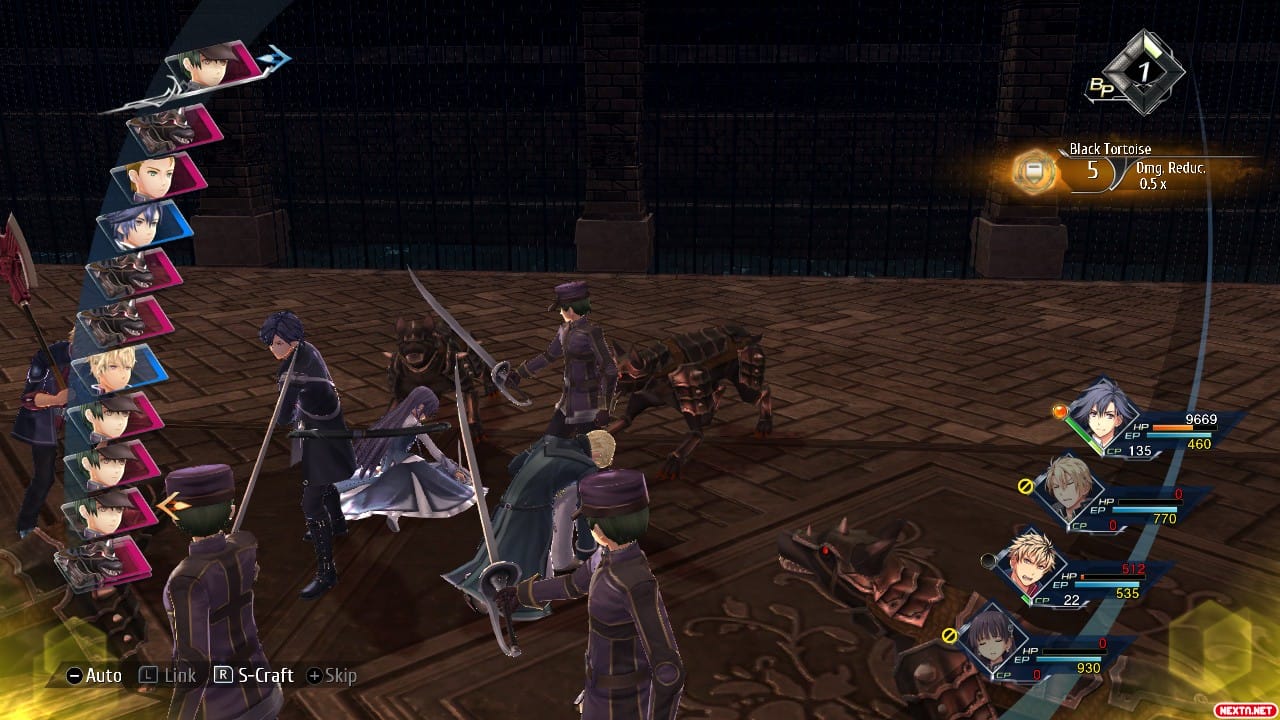Choose the spiky blond ally turn order portrait
Viewport: 1280px width, 720px height.
pyautogui.click(x=118, y=369)
